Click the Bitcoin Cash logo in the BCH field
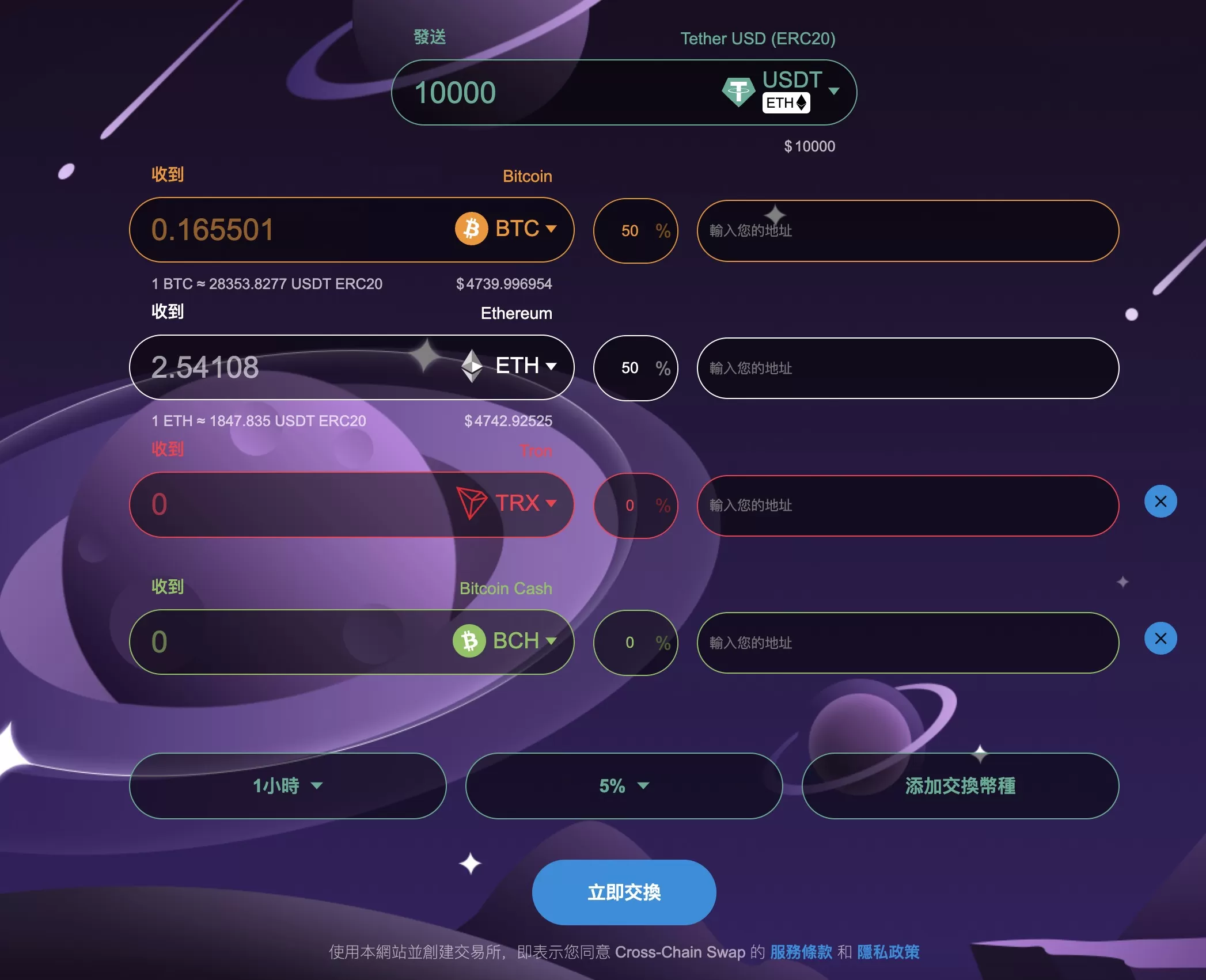The height and width of the screenshot is (980, 1206). click(x=469, y=641)
